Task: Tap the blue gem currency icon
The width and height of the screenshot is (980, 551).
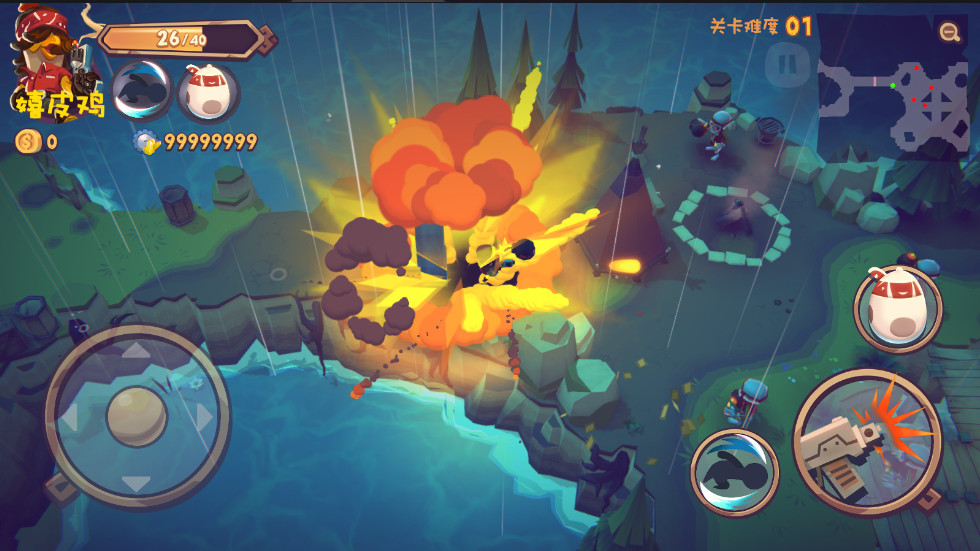Action: coord(147,142)
